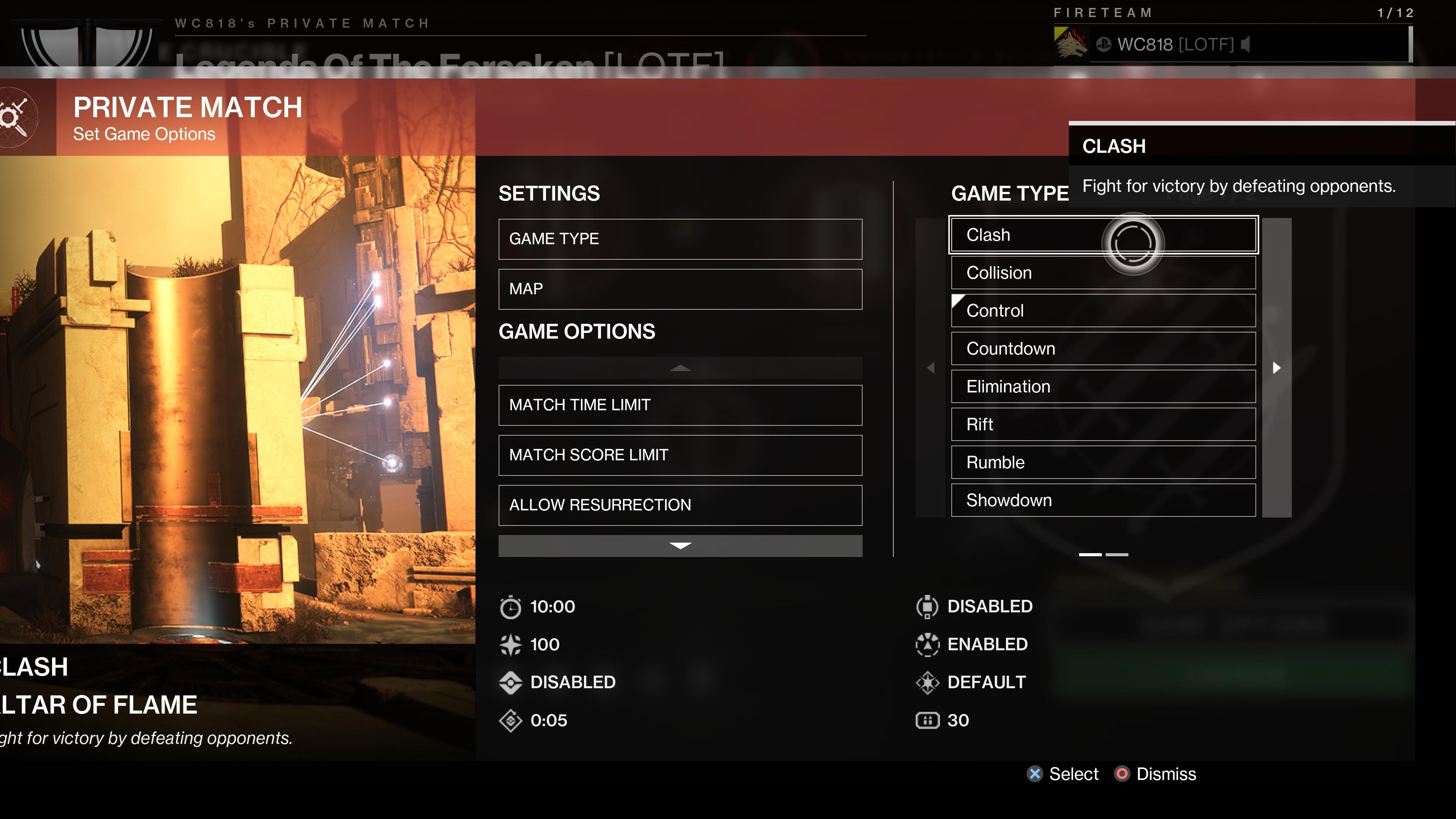Screen dimensions: 1456x819
Task: Select Clash game type
Action: 1103,235
